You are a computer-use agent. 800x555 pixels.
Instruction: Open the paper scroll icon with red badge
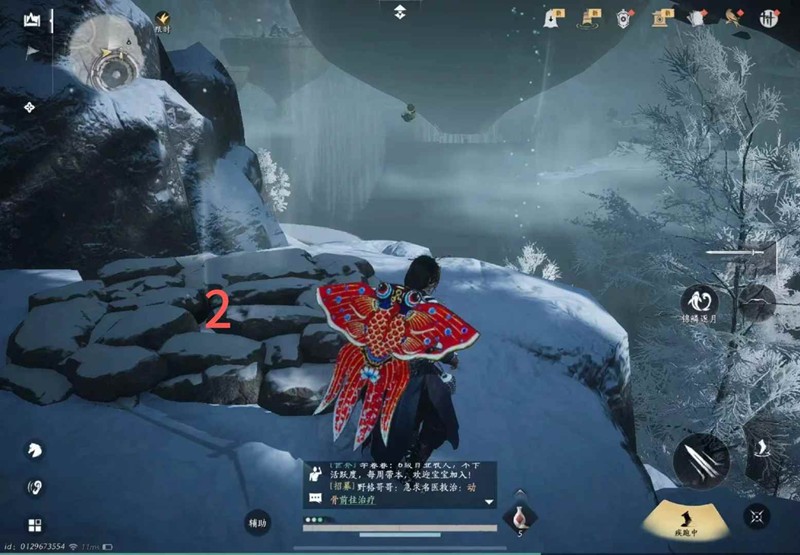click(x=697, y=17)
